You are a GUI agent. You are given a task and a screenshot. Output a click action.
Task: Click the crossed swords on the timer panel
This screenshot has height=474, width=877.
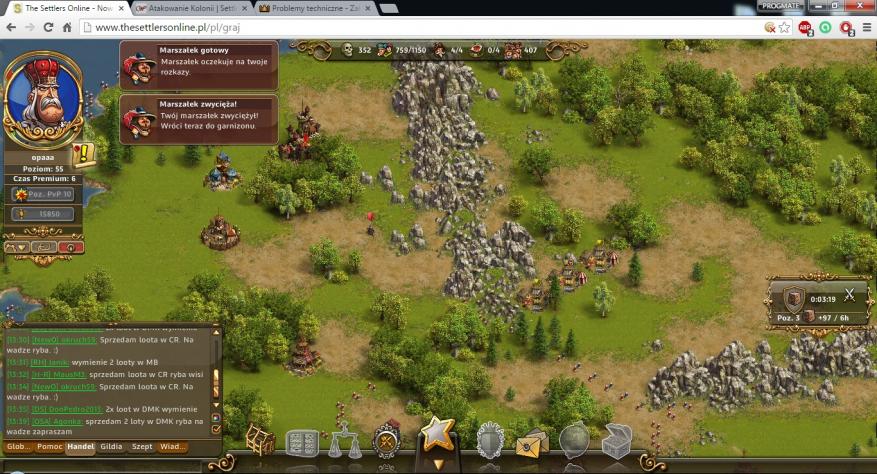(848, 295)
